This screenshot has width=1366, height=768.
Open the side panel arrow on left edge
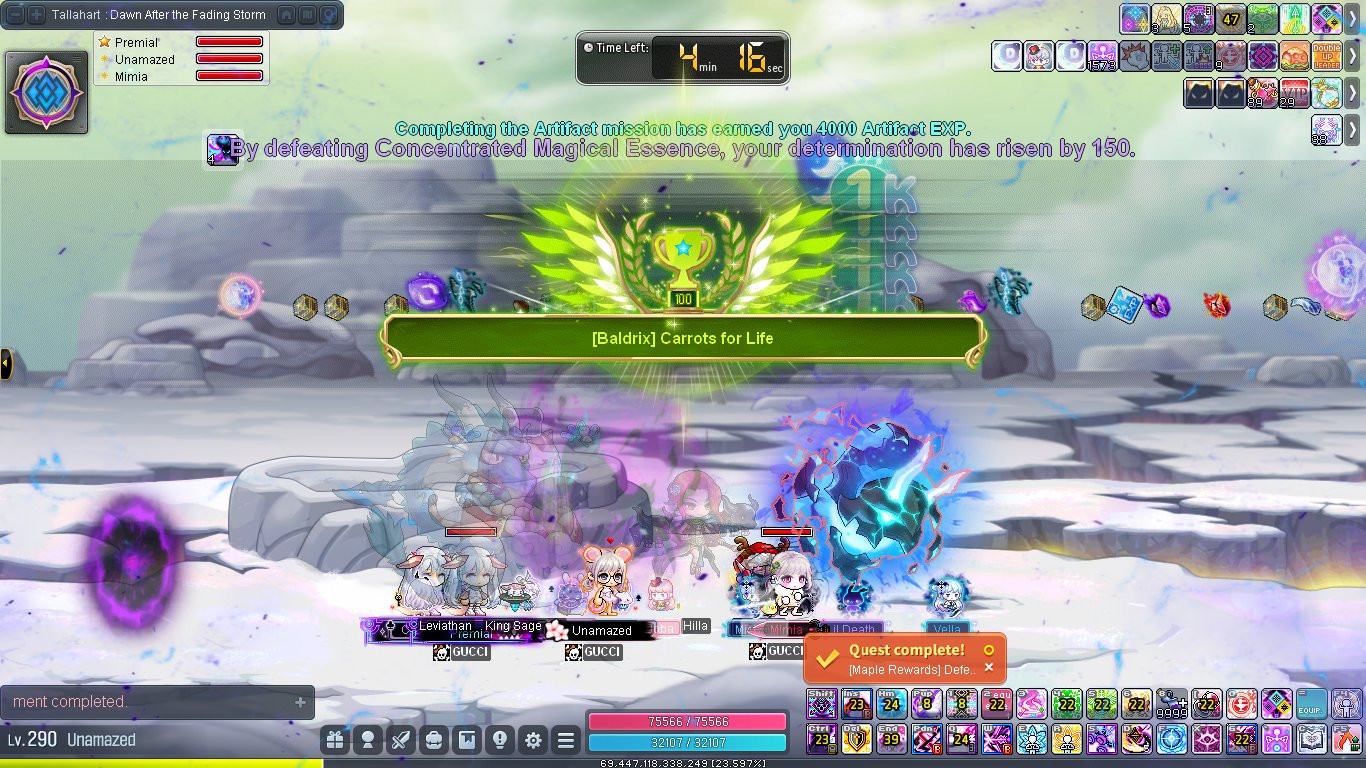click(6, 363)
